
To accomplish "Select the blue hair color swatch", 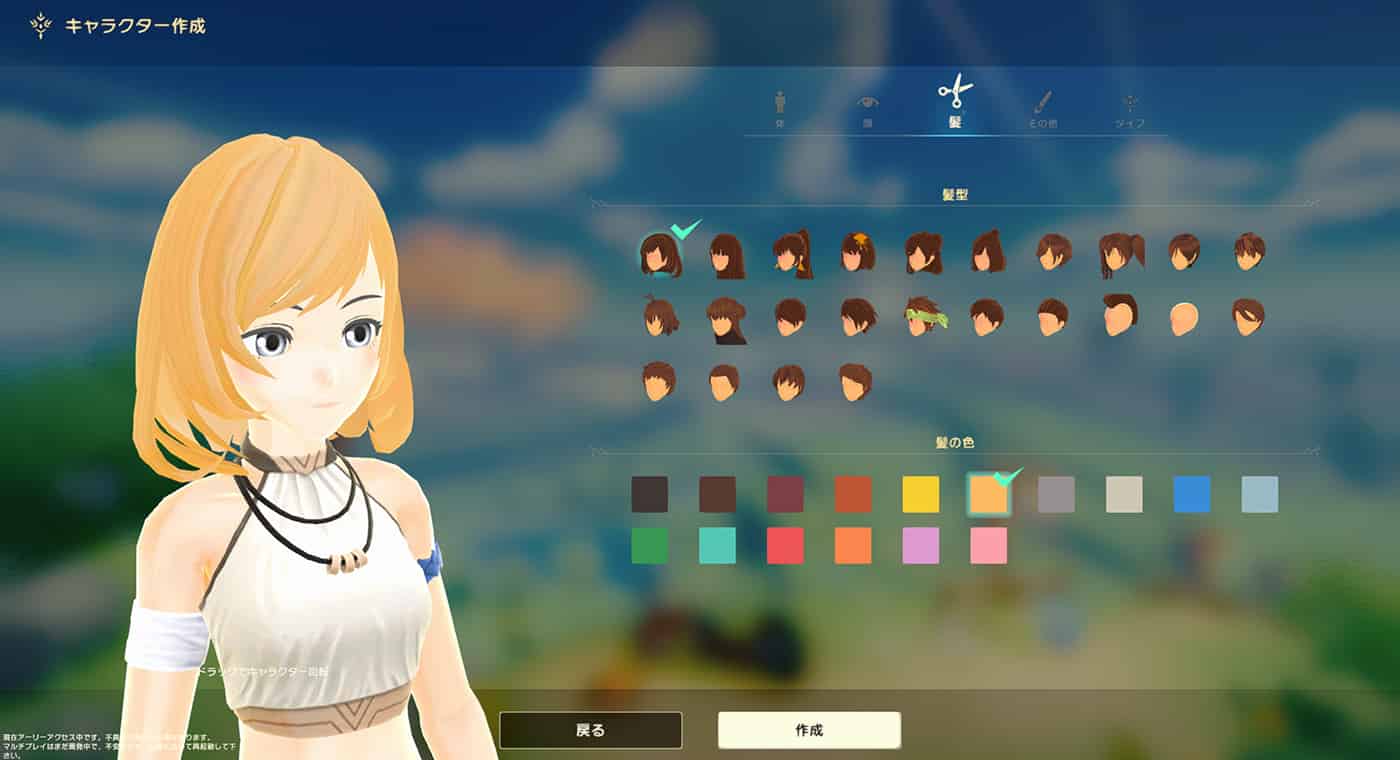I will tap(1192, 494).
